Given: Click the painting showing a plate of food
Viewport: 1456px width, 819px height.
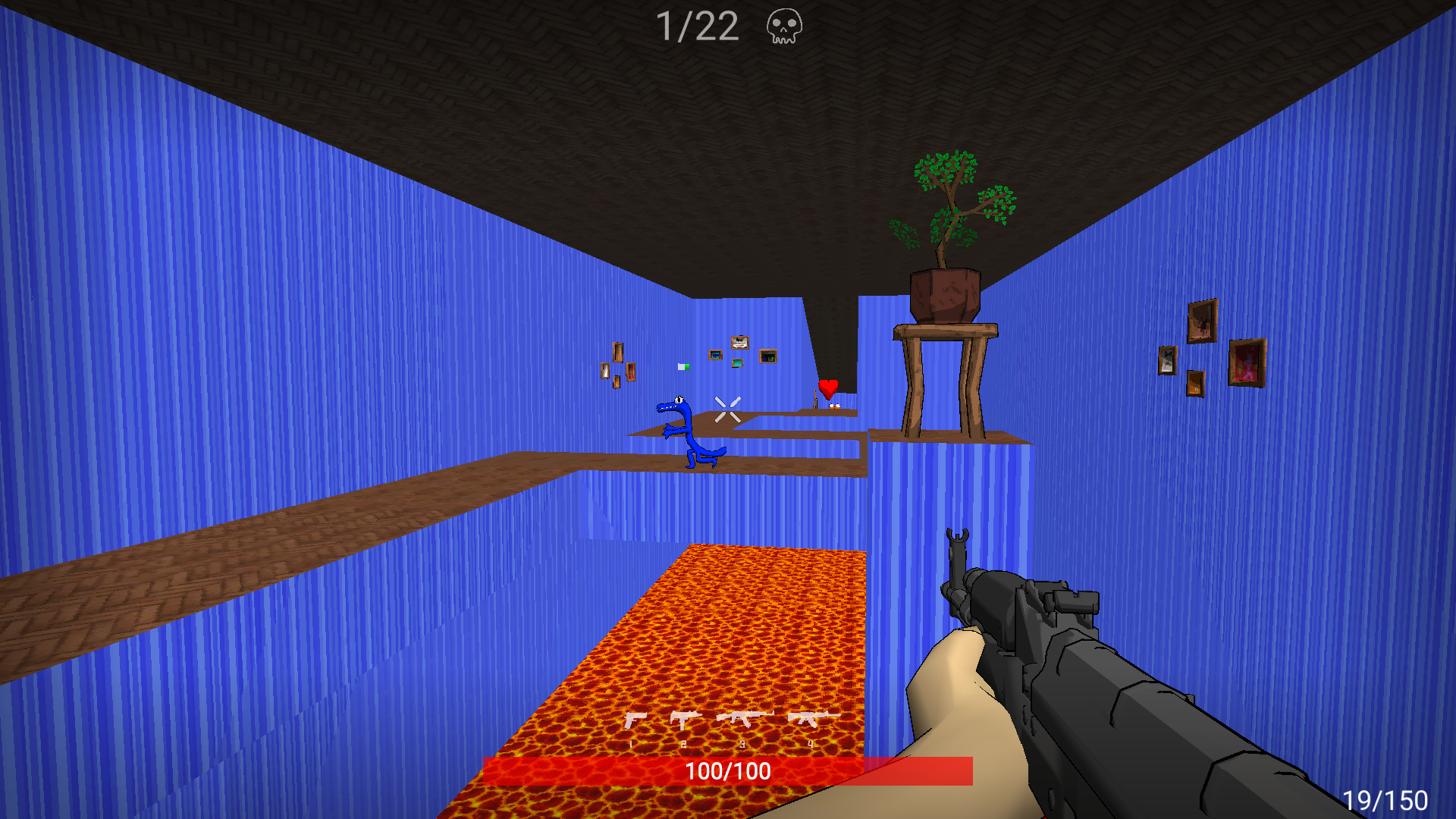Looking at the screenshot, I should pyautogui.click(x=739, y=343).
